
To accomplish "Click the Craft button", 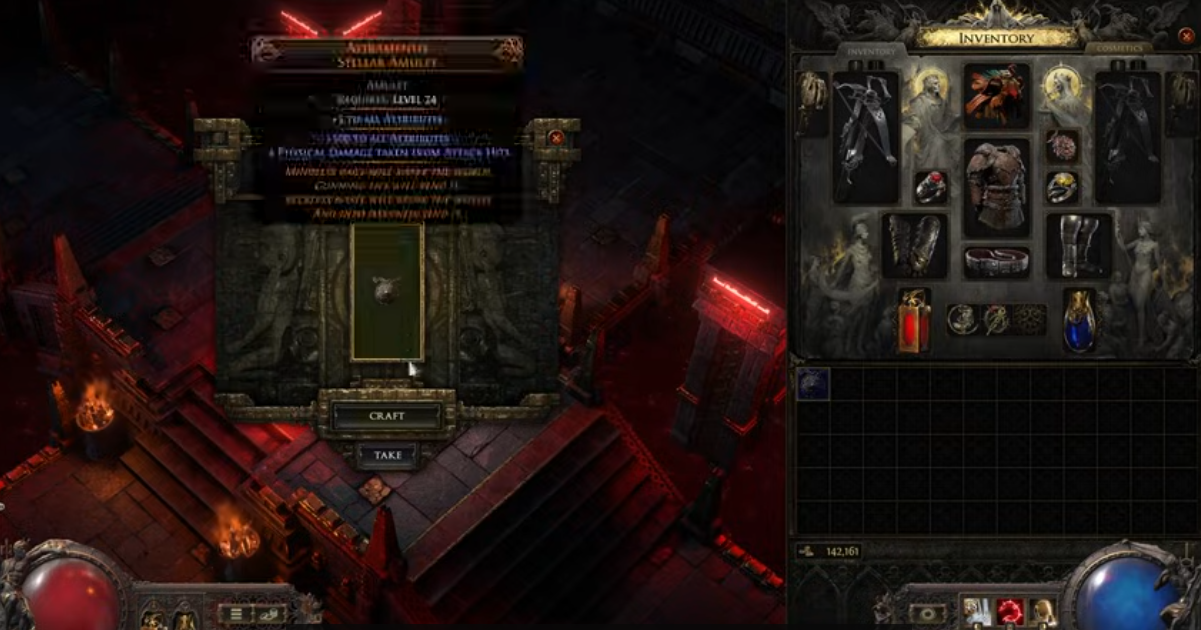I will tap(386, 416).
